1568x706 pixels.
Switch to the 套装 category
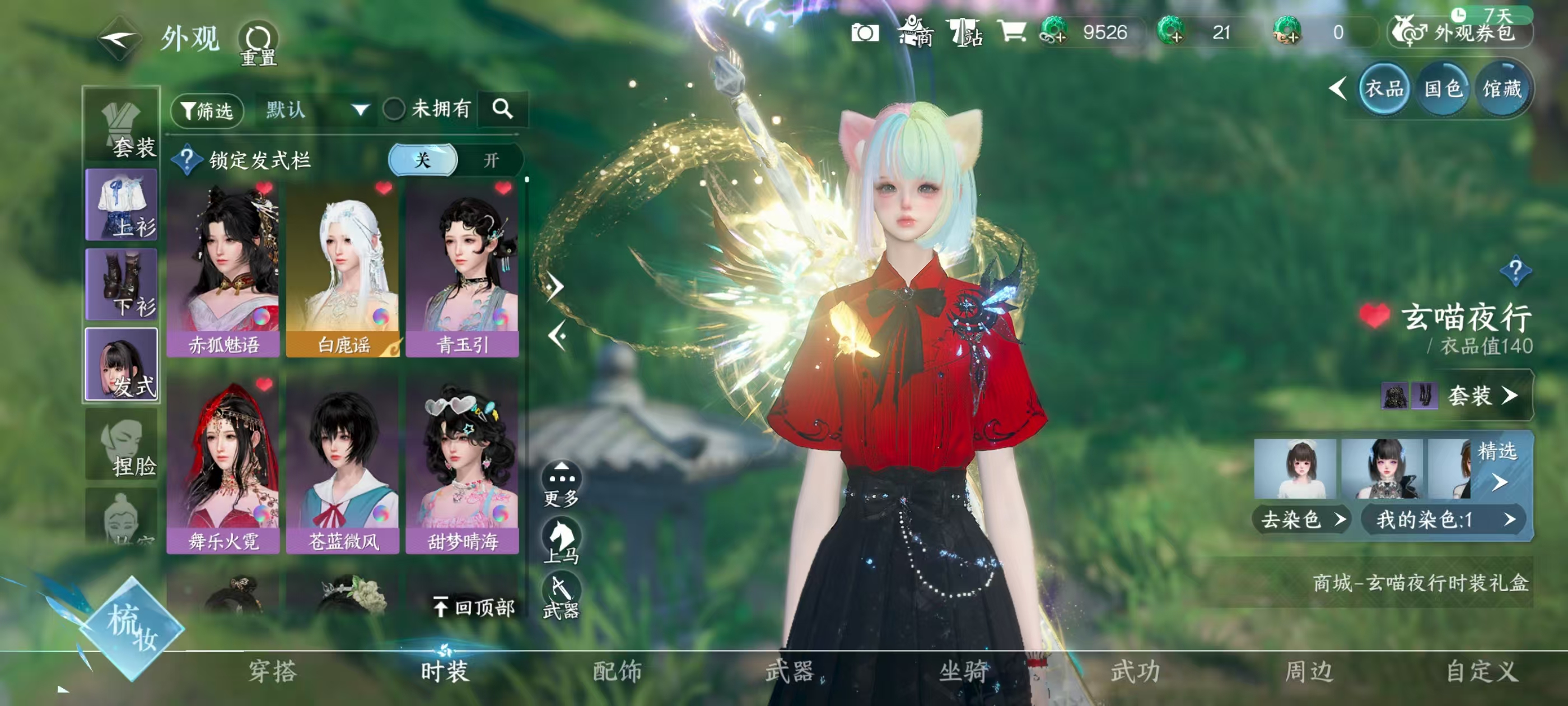tap(122, 126)
